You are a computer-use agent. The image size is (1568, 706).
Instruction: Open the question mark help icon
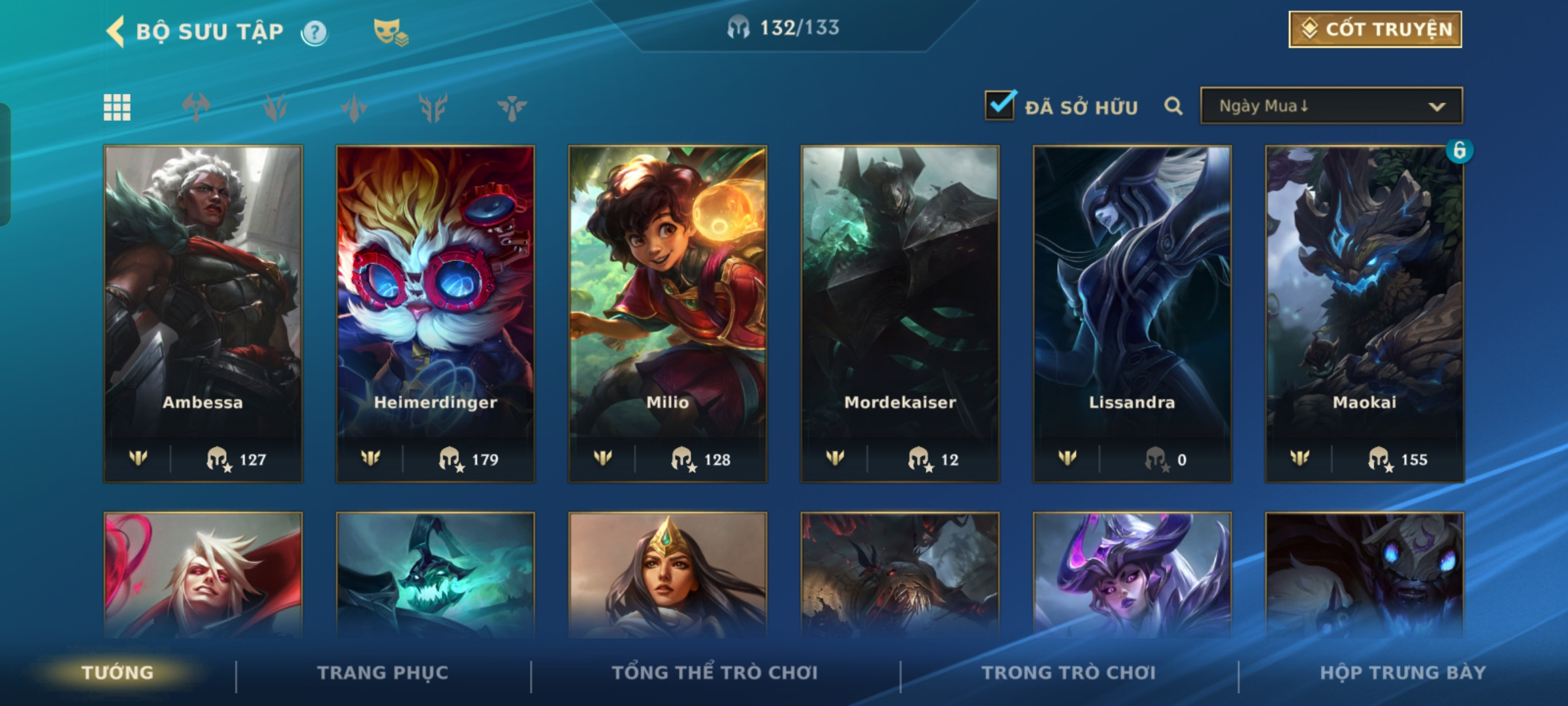coord(314,32)
